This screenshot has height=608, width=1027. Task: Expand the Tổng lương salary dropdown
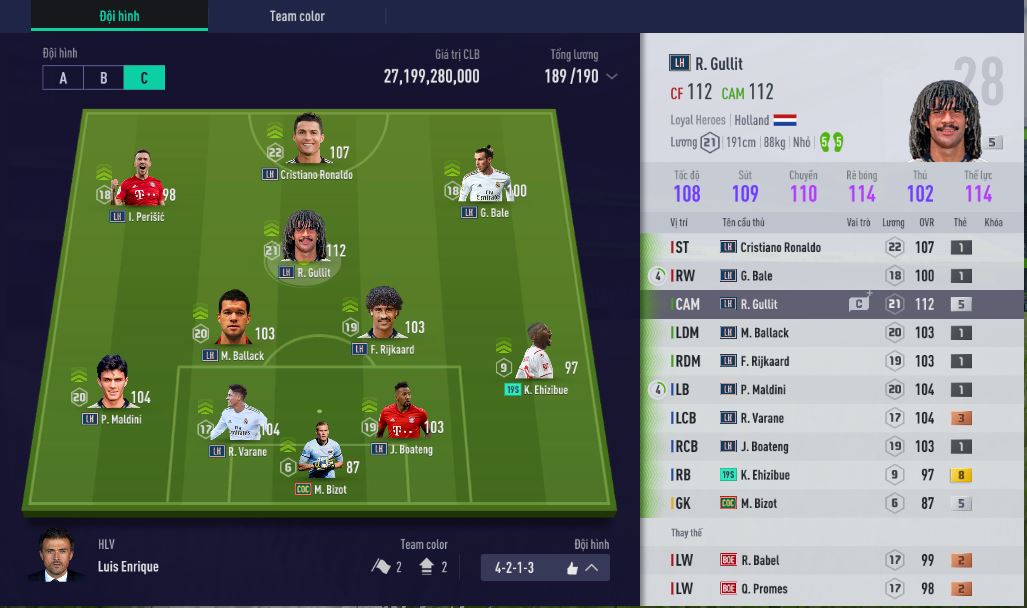pos(612,77)
